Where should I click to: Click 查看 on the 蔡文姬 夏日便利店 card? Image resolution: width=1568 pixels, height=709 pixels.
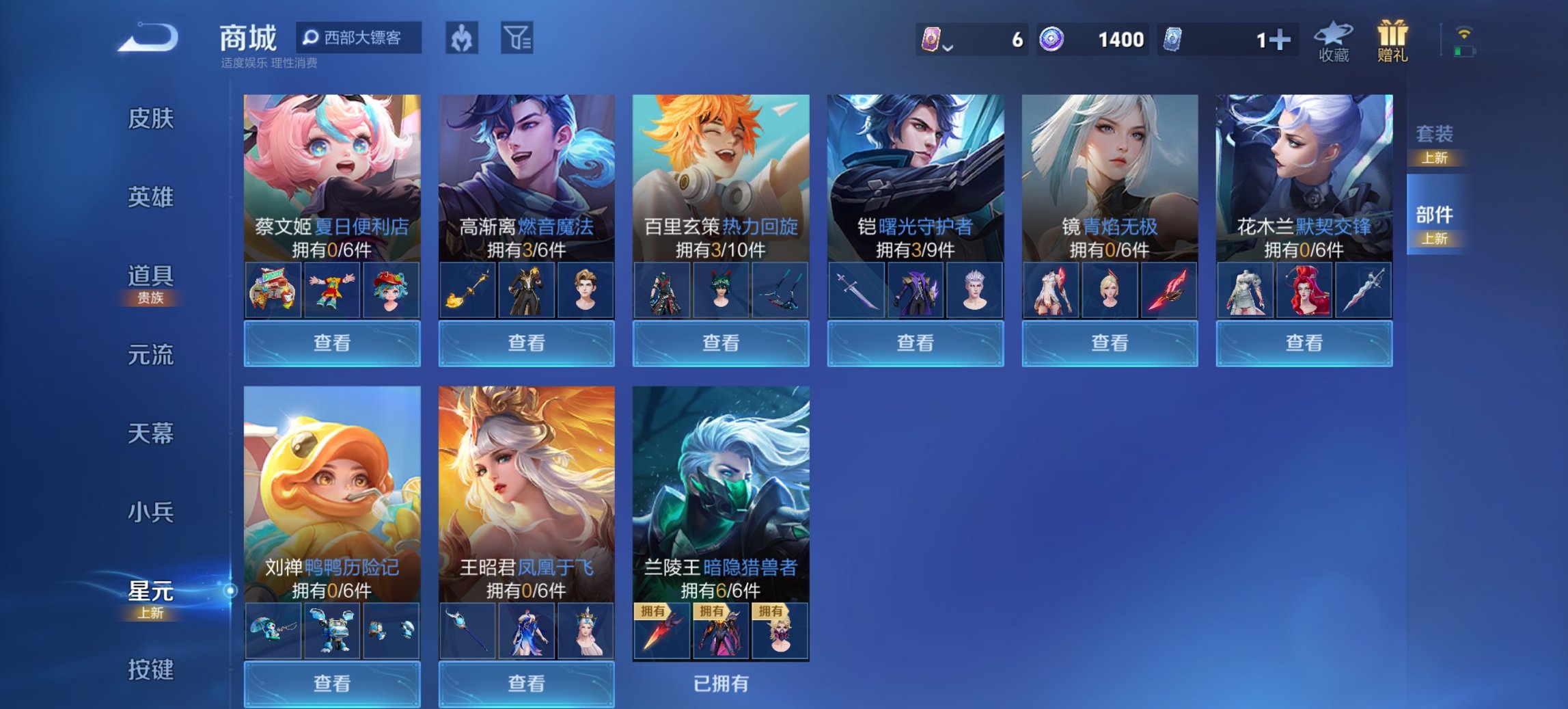(x=331, y=344)
